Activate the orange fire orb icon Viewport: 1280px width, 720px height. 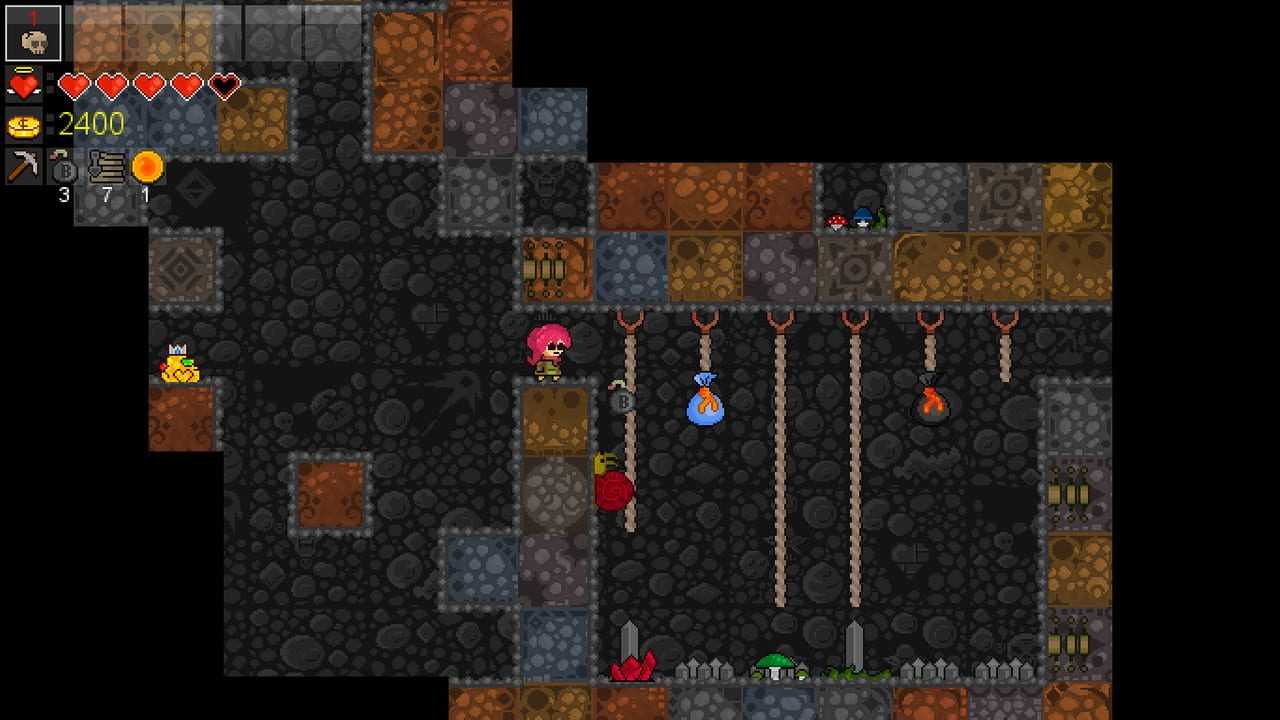pyautogui.click(x=147, y=166)
